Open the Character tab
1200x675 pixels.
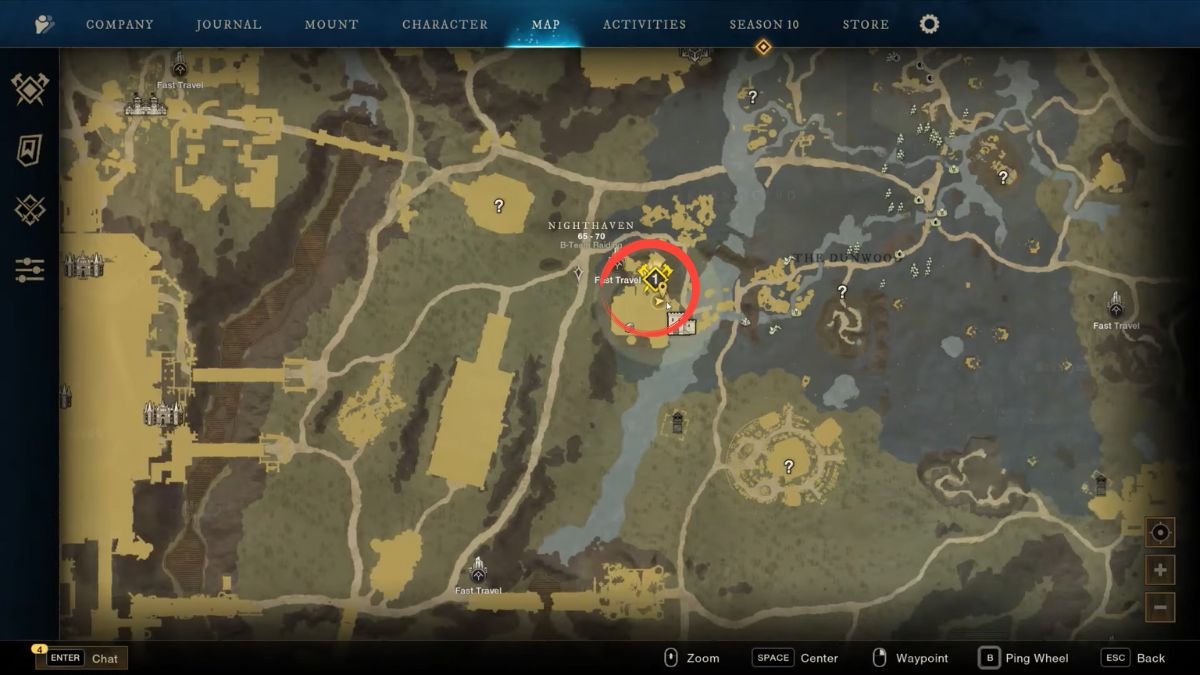tap(445, 24)
